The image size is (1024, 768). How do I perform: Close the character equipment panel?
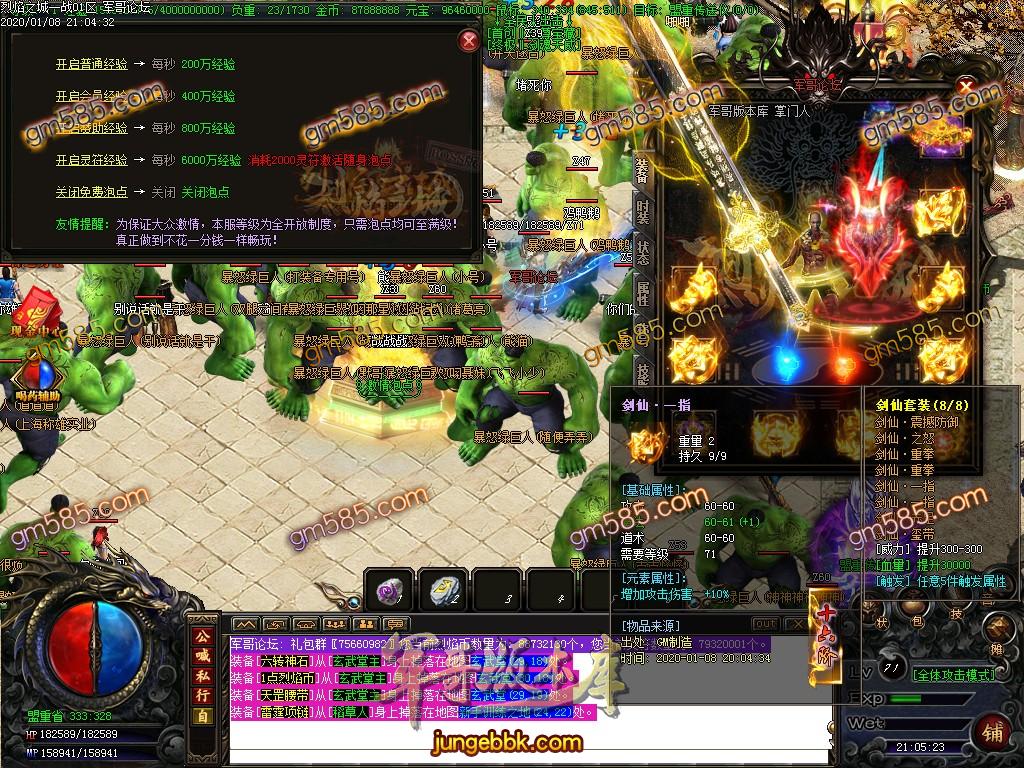point(966,87)
